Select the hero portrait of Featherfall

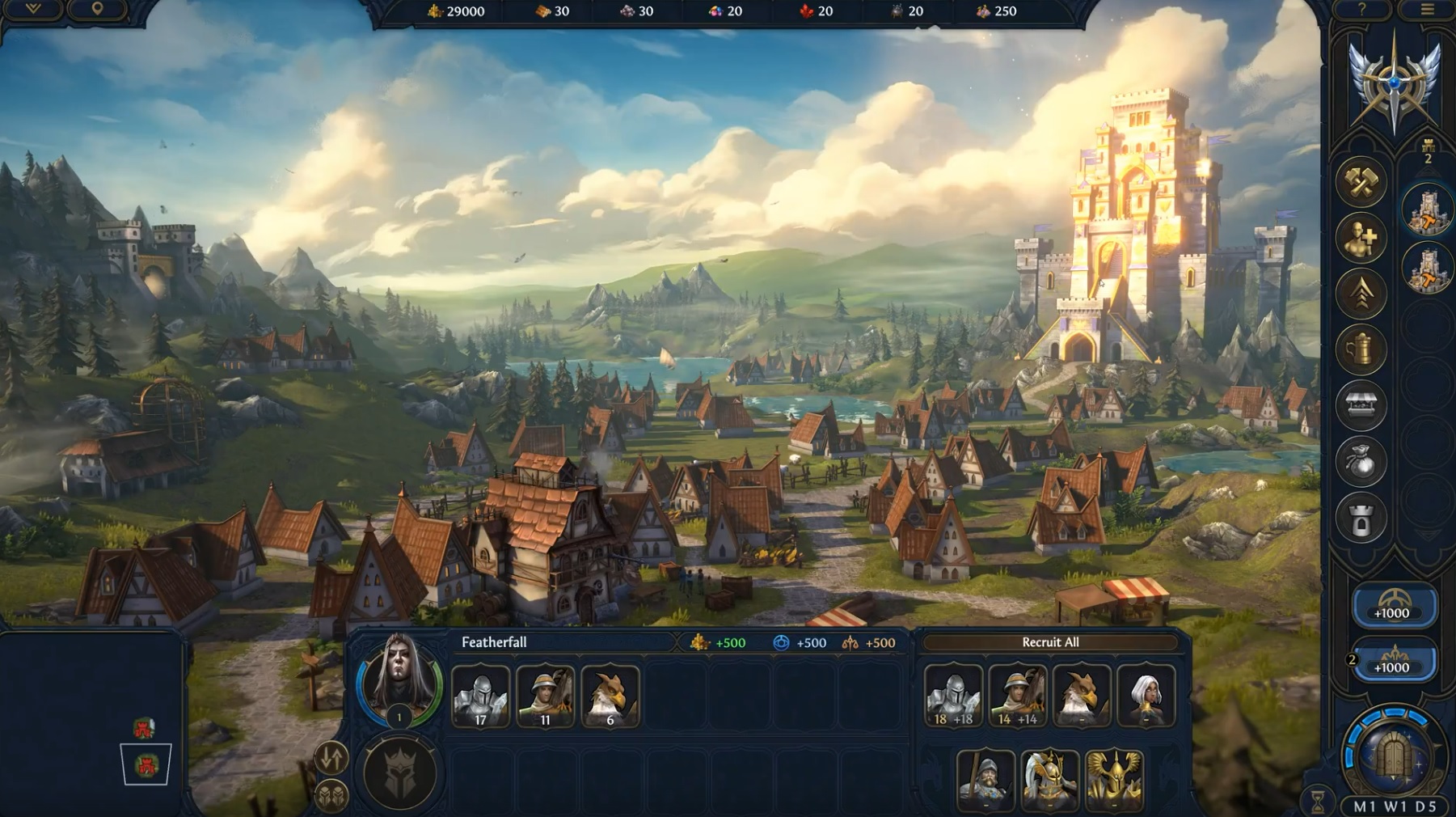click(x=399, y=681)
